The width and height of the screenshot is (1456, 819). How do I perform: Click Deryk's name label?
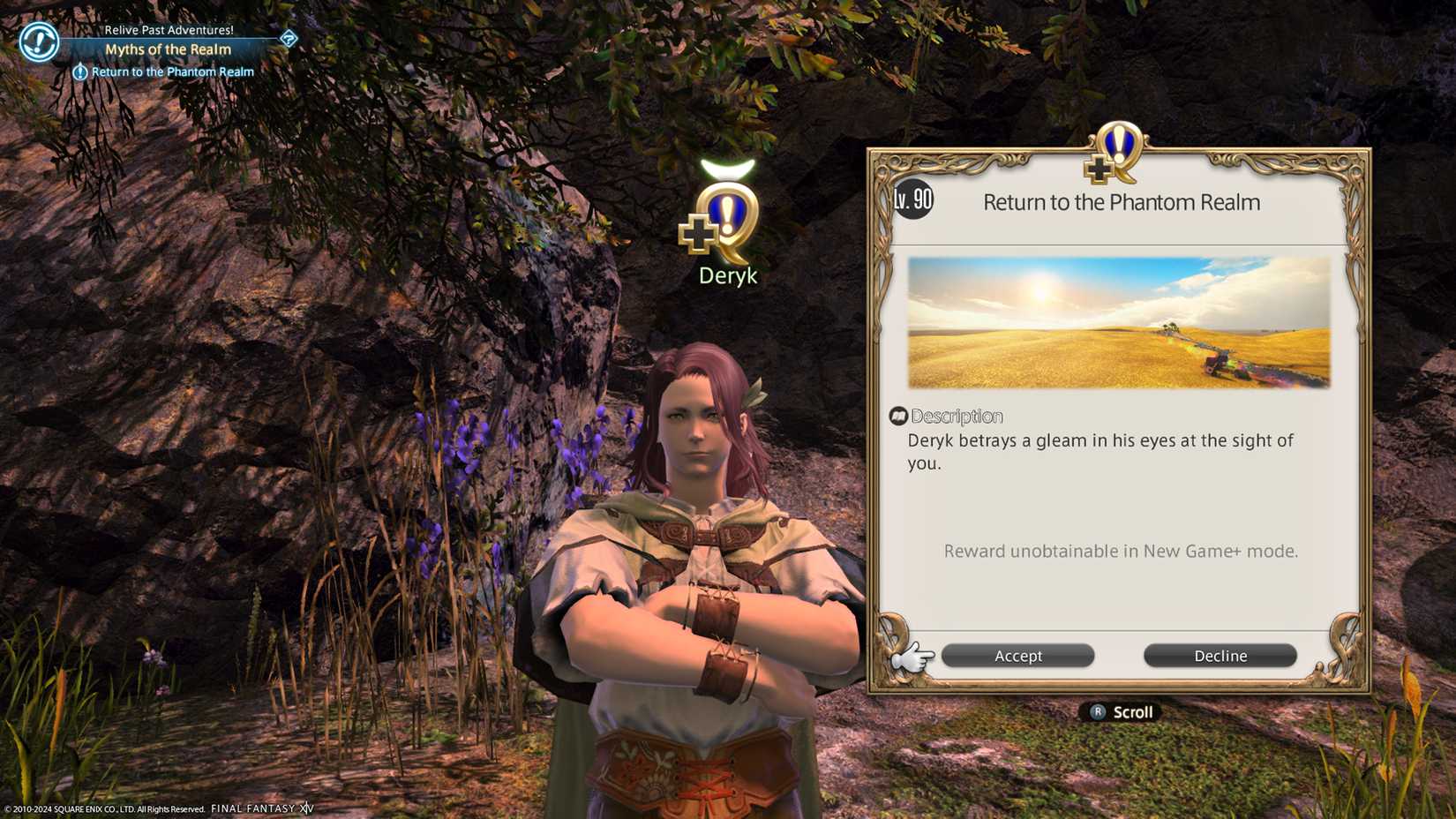coord(729,274)
